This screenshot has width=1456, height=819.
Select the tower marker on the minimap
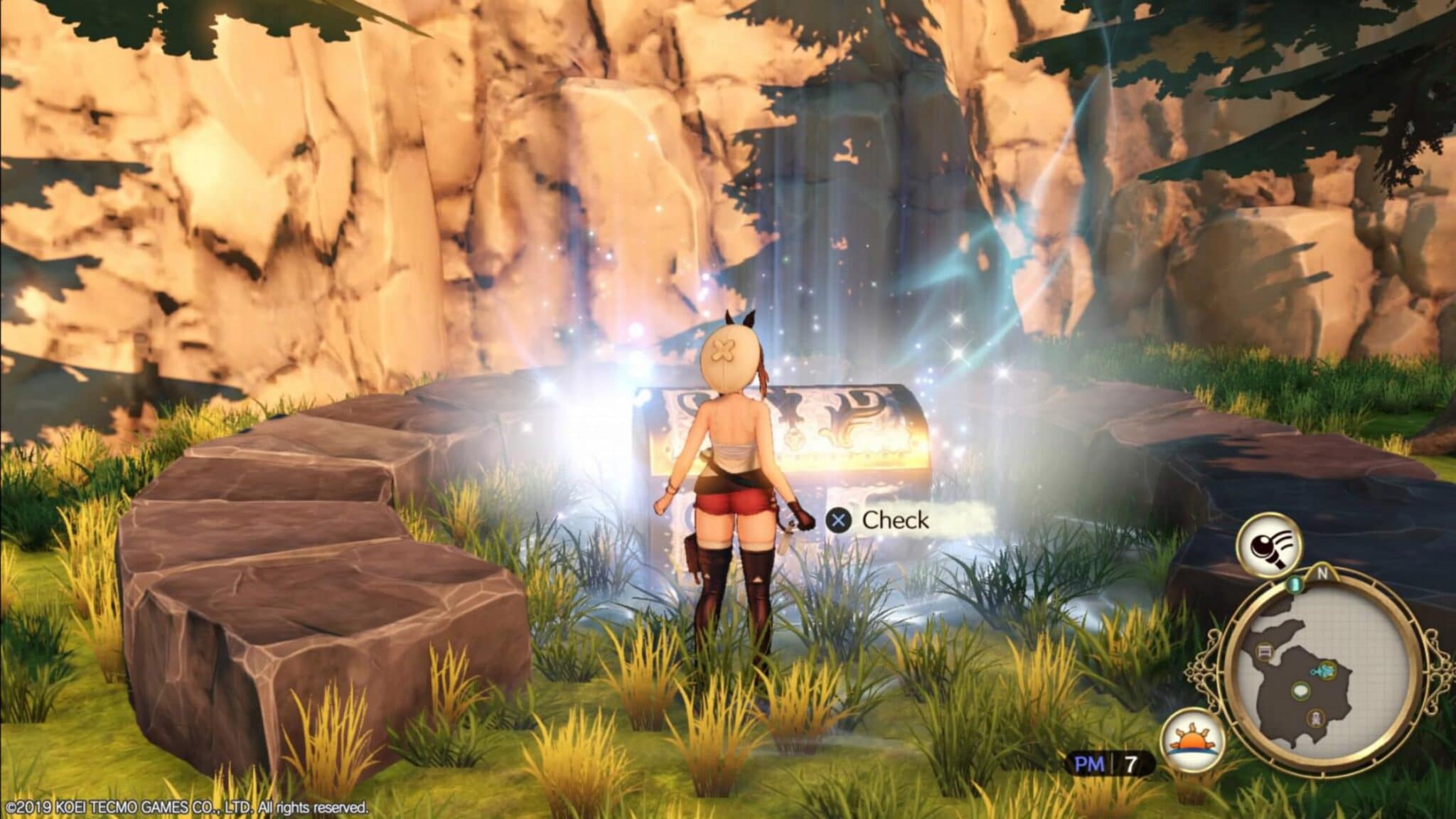1316,719
